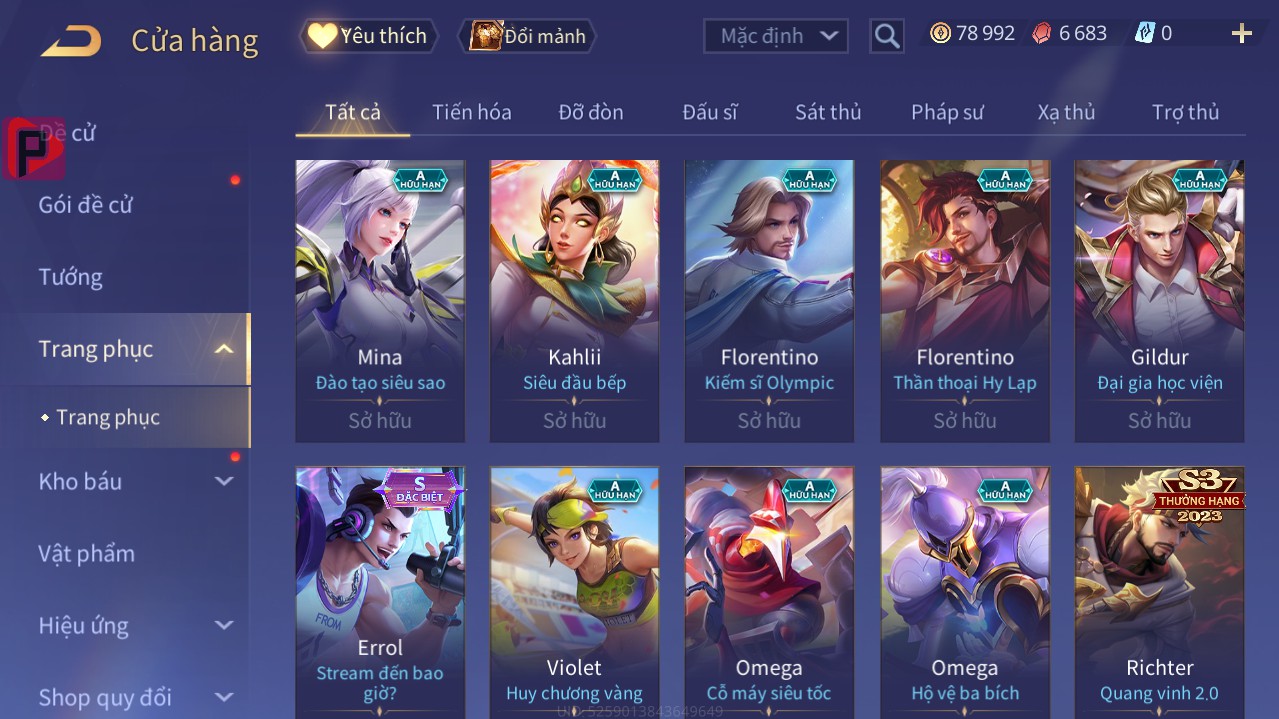Select Mina Đào tạo siêu sao skin
The width and height of the screenshot is (1279, 719).
[x=380, y=300]
